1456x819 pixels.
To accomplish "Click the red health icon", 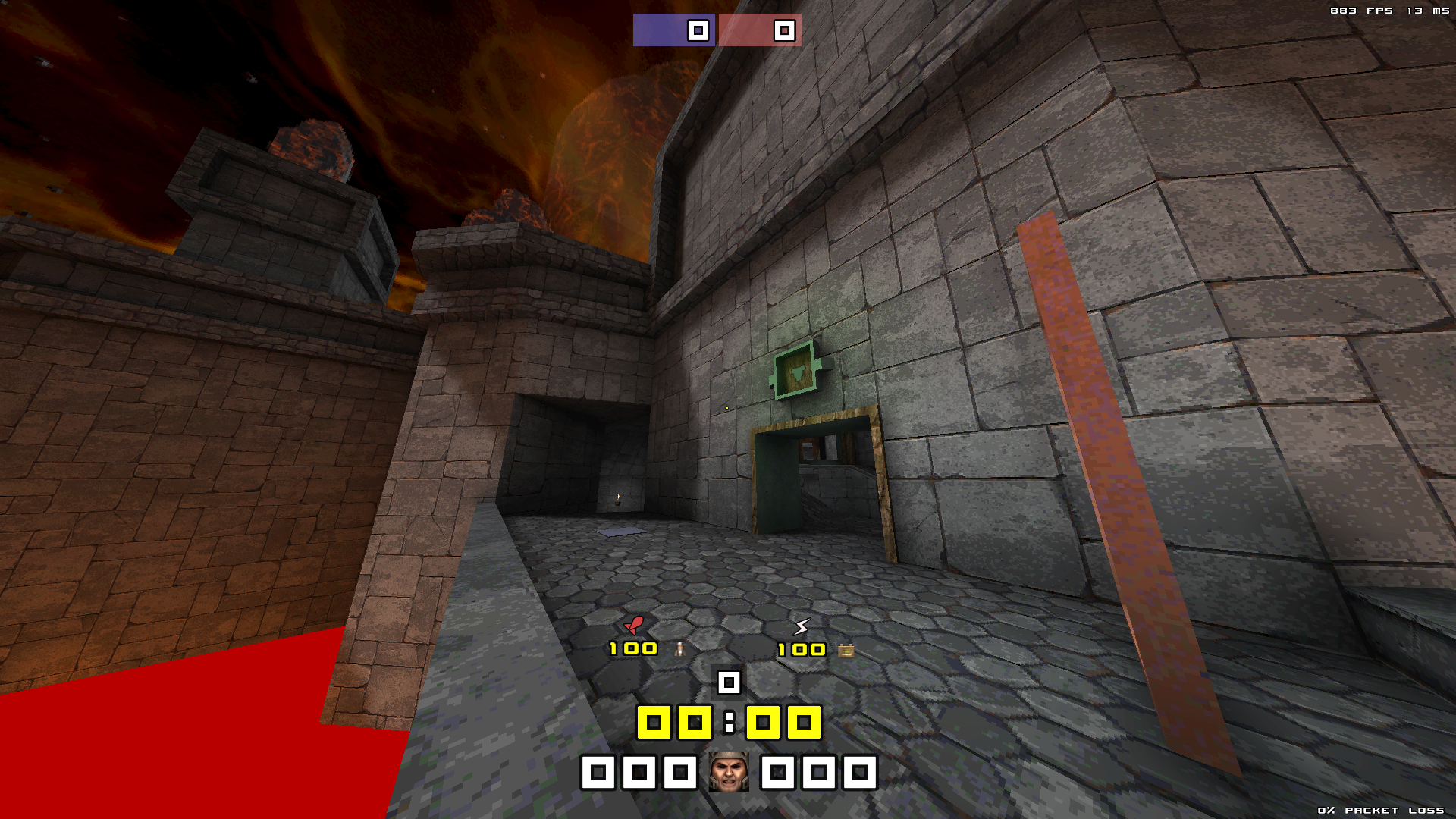I will coord(633,625).
